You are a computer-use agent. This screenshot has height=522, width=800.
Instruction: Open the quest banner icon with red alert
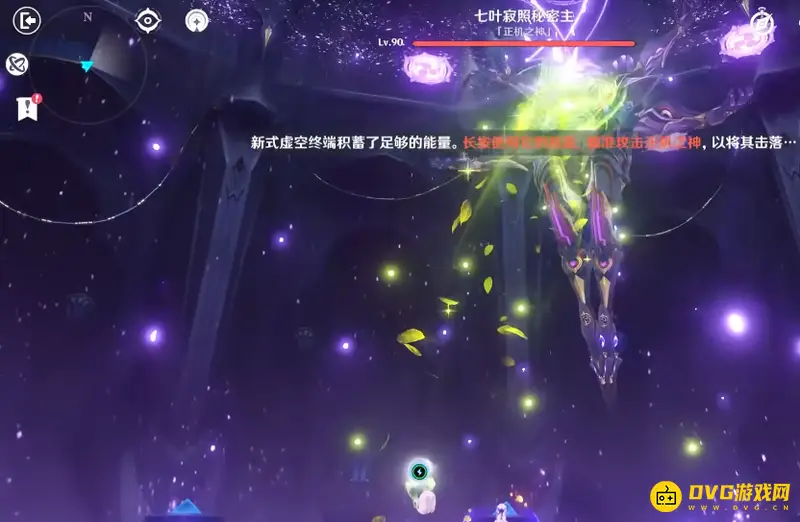click(x=26, y=108)
